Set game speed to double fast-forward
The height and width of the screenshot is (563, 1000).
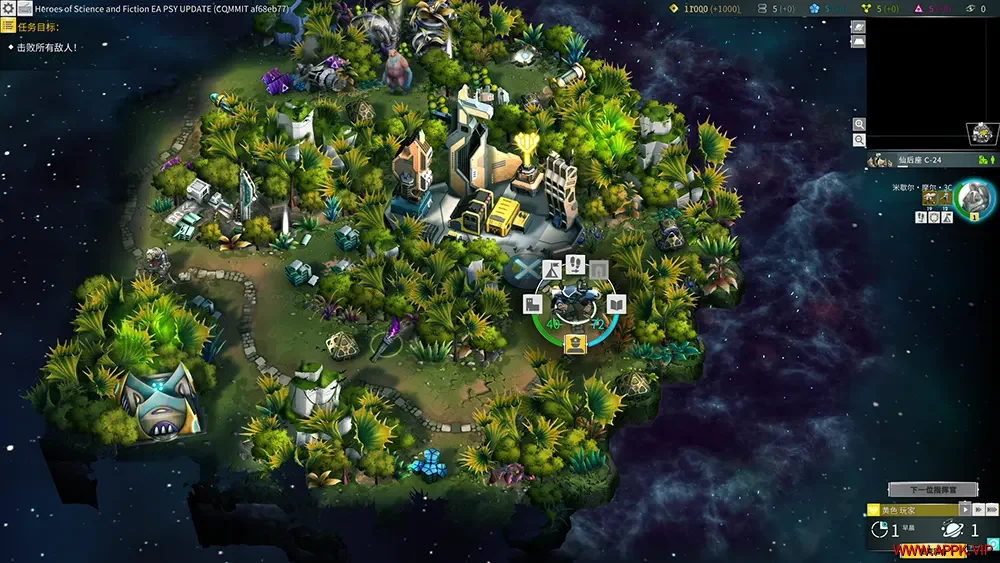(x=977, y=510)
